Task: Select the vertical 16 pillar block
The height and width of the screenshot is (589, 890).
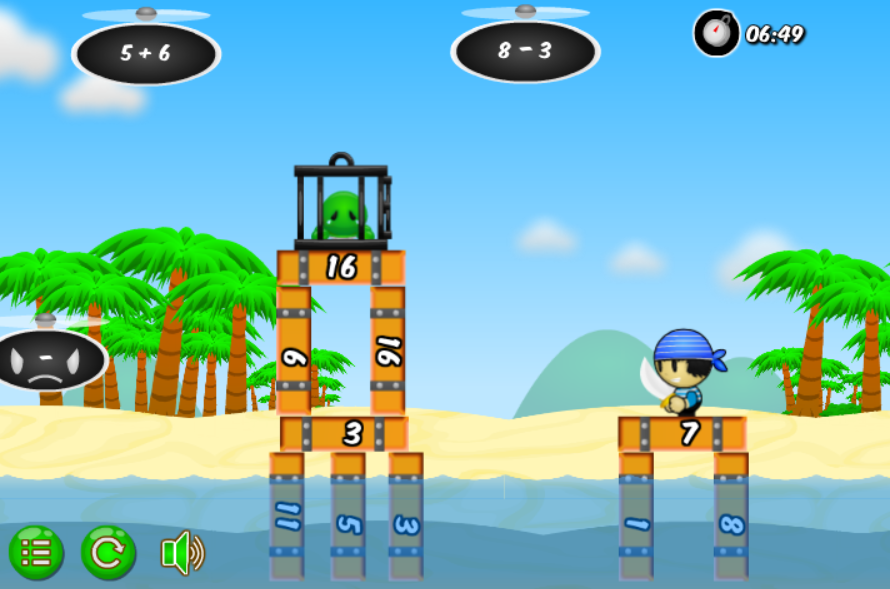Action: [388, 351]
